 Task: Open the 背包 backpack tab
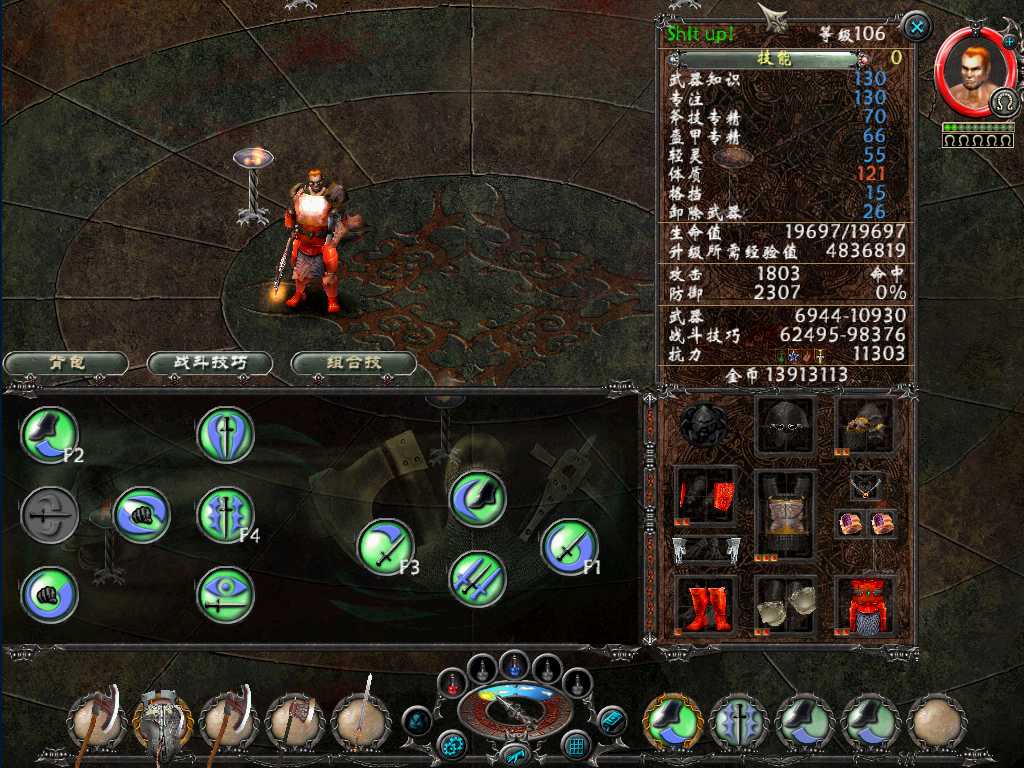click(65, 363)
